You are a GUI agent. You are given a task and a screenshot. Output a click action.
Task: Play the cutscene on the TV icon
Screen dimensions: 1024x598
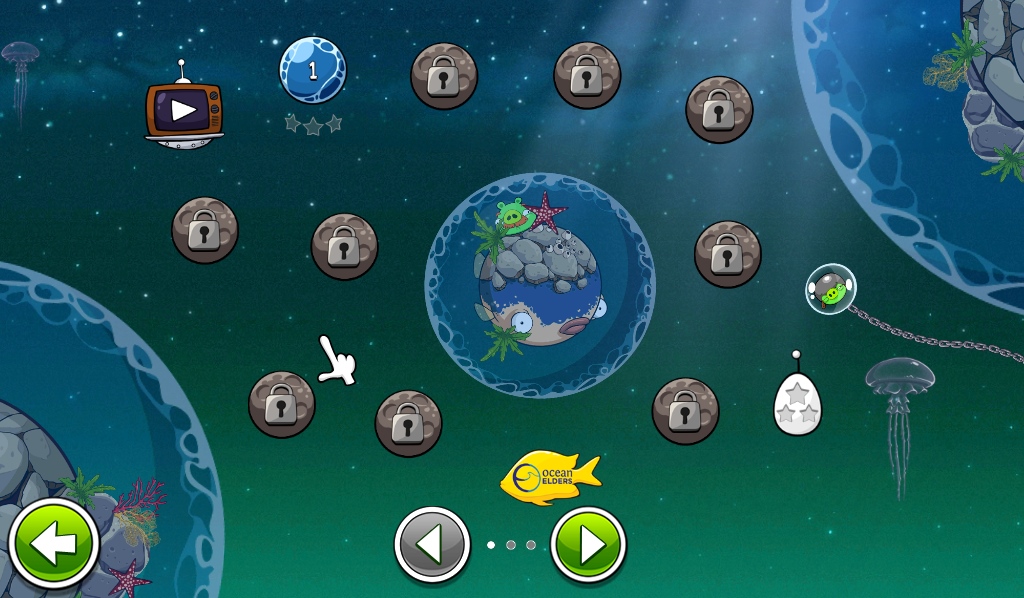[184, 109]
